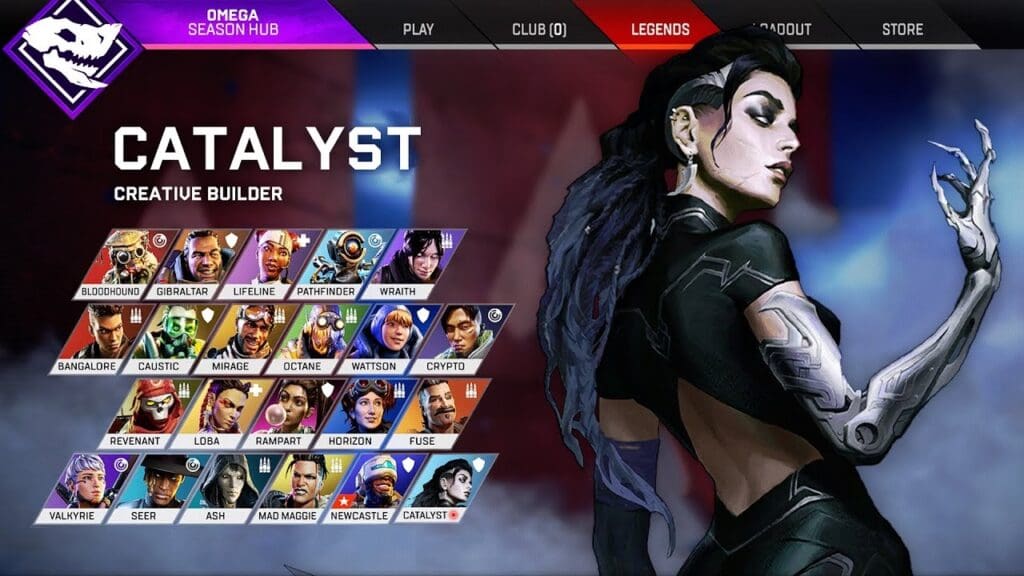Open the Club tab

click(x=539, y=29)
